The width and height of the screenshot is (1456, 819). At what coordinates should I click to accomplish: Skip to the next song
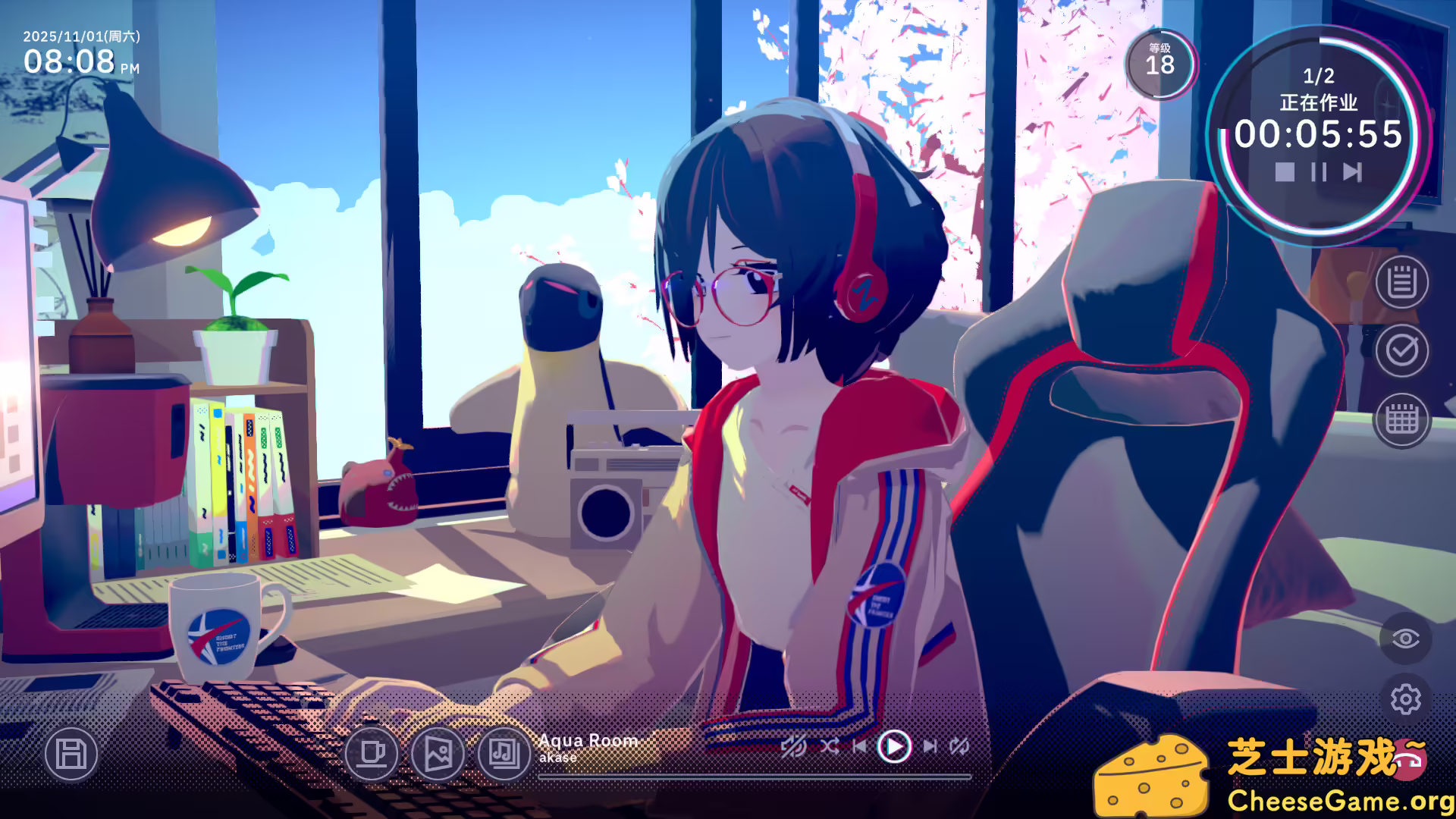click(x=931, y=747)
